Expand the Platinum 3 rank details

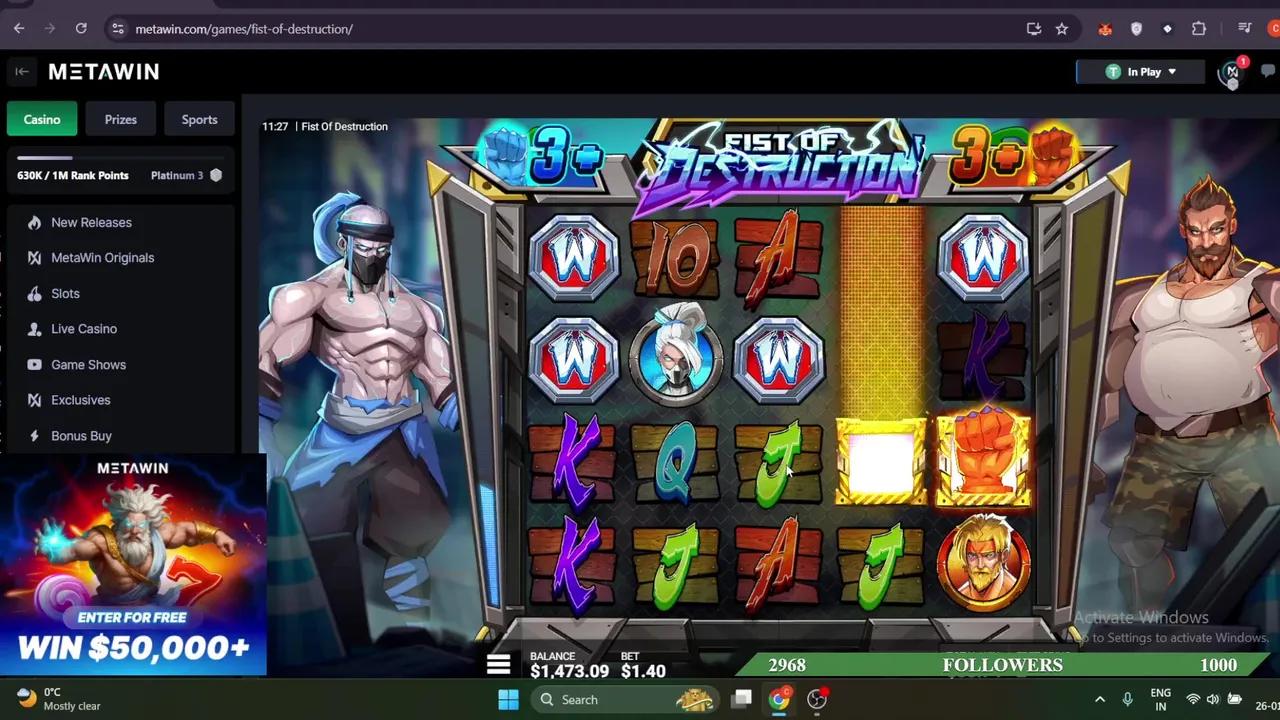pos(186,175)
